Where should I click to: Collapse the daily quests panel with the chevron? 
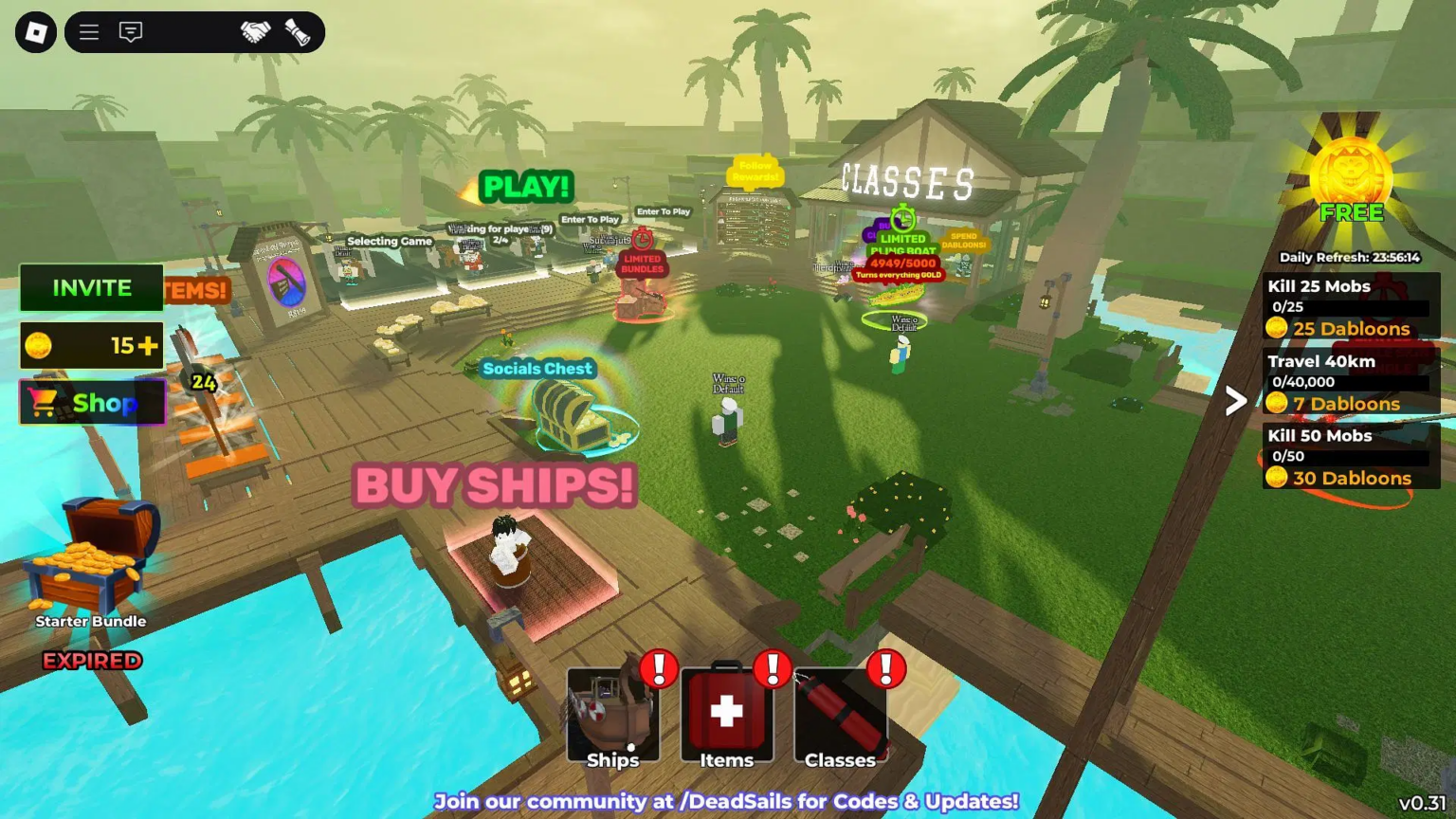(x=1235, y=402)
